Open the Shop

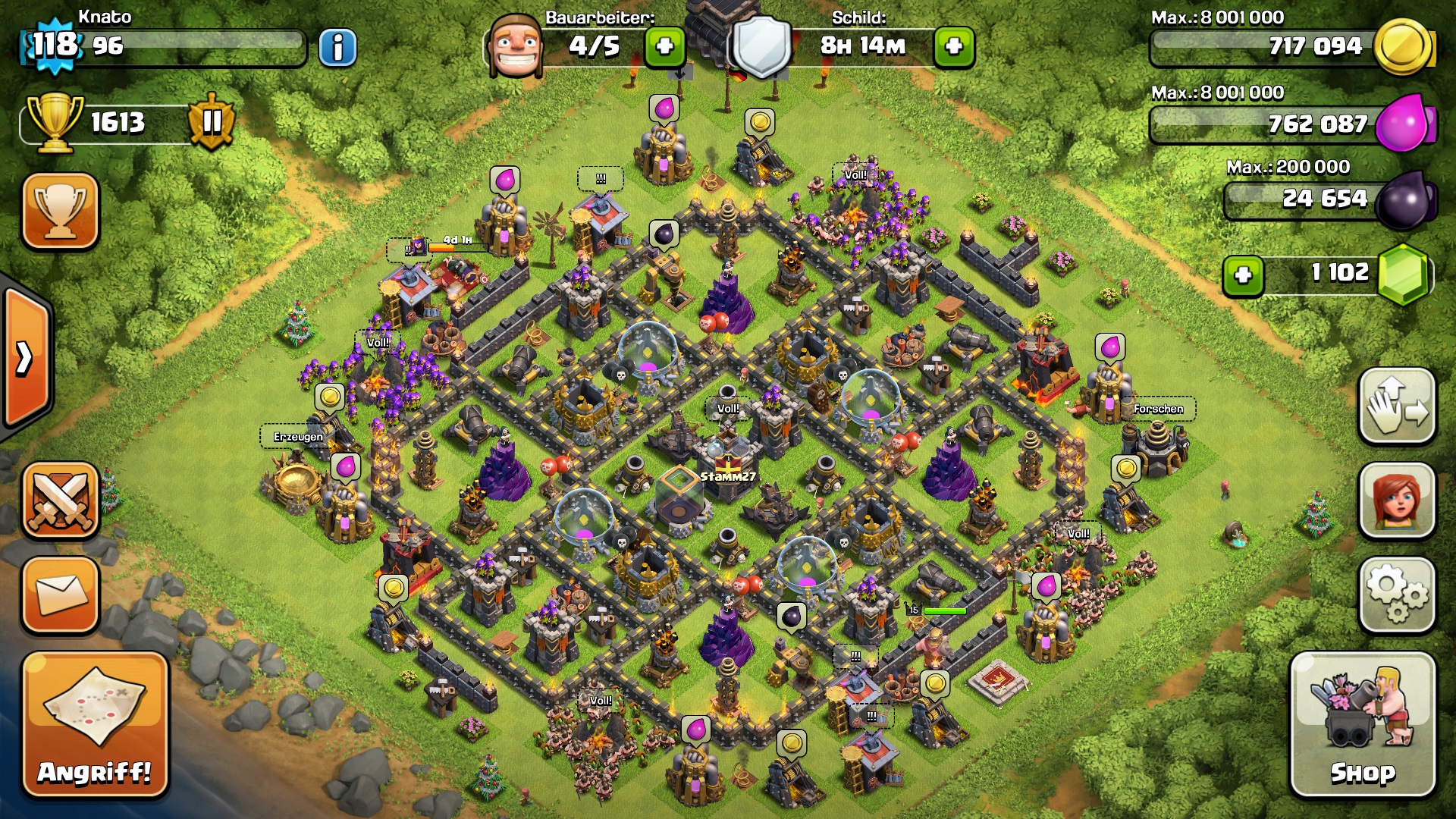click(x=1363, y=726)
